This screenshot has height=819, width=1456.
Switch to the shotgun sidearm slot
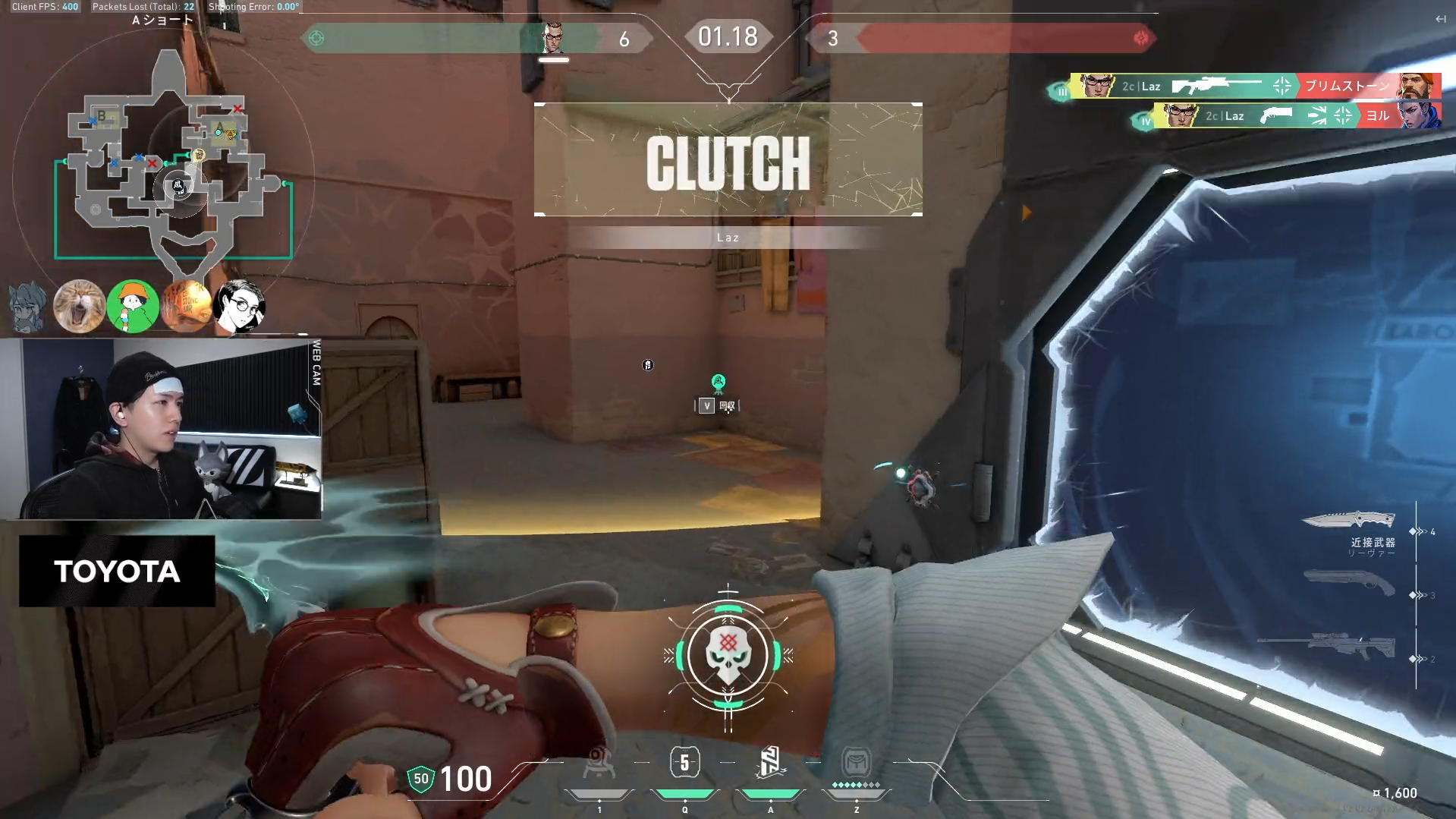click(x=1349, y=583)
